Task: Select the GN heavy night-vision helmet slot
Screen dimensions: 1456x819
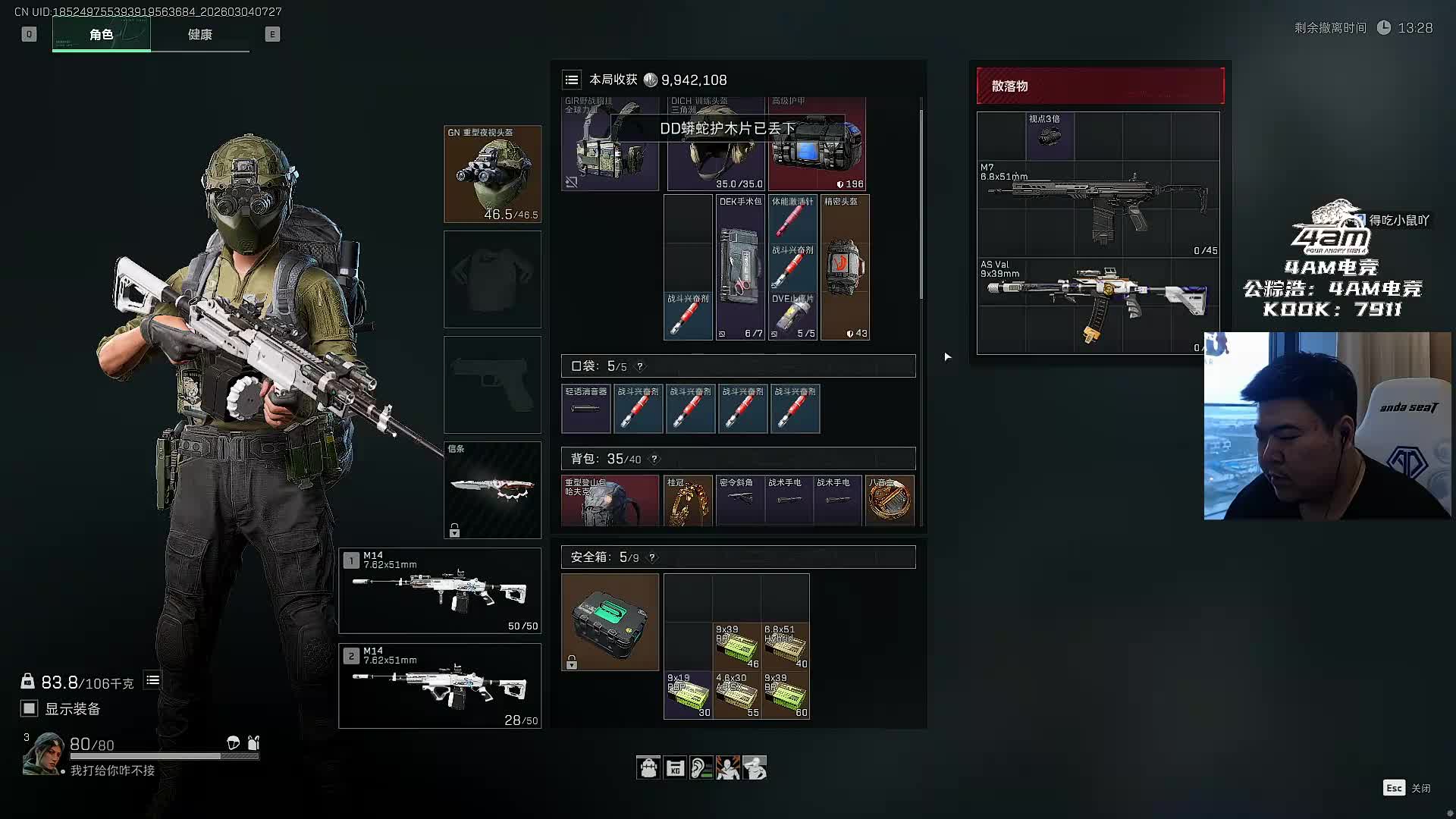Action: (x=492, y=174)
